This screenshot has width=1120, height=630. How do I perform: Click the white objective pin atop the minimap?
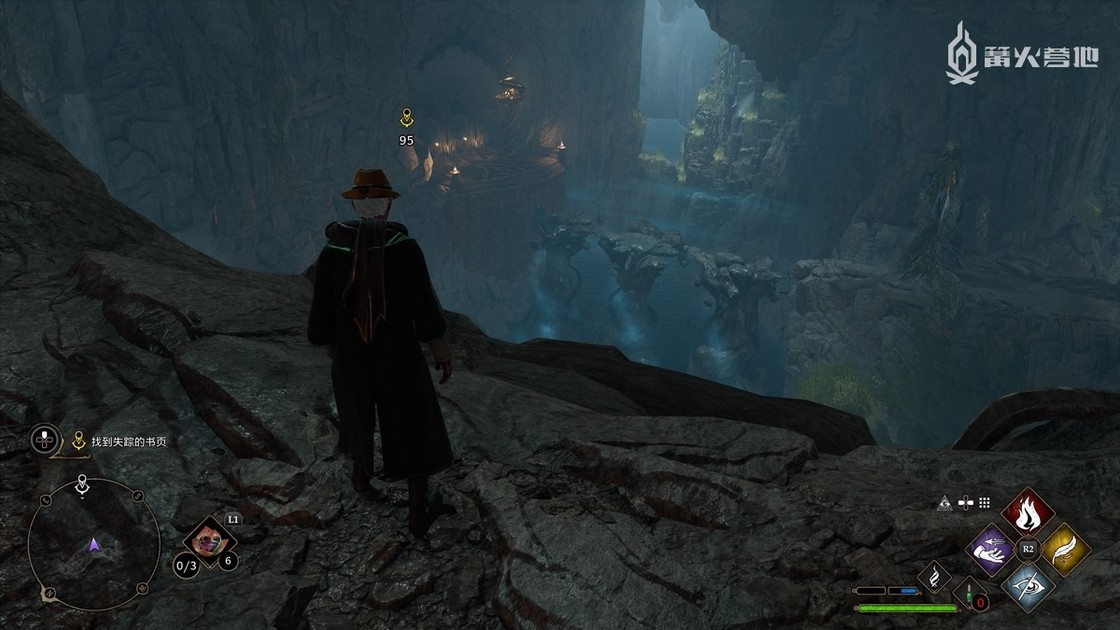pyautogui.click(x=83, y=484)
